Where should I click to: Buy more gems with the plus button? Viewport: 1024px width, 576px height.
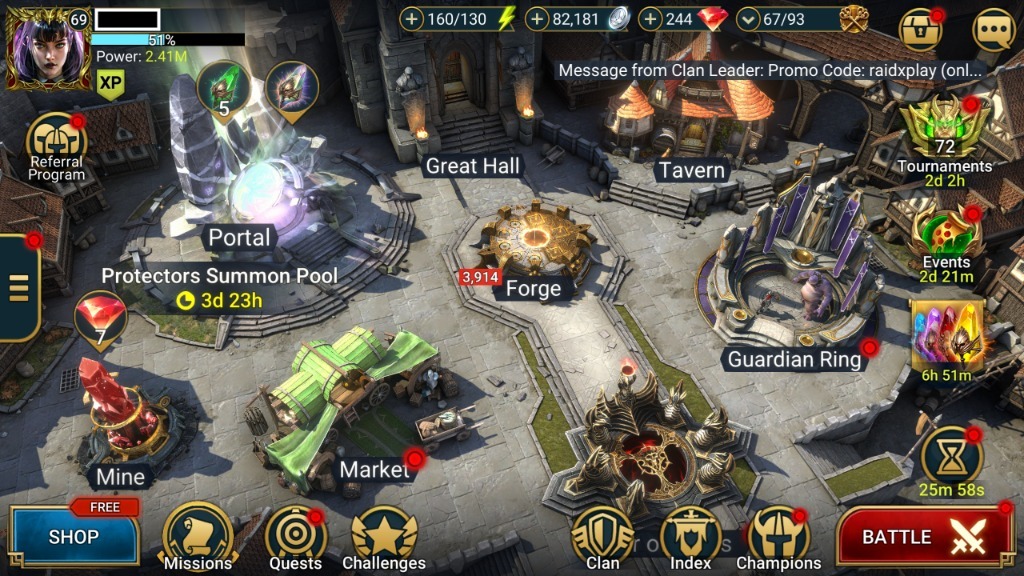point(651,19)
